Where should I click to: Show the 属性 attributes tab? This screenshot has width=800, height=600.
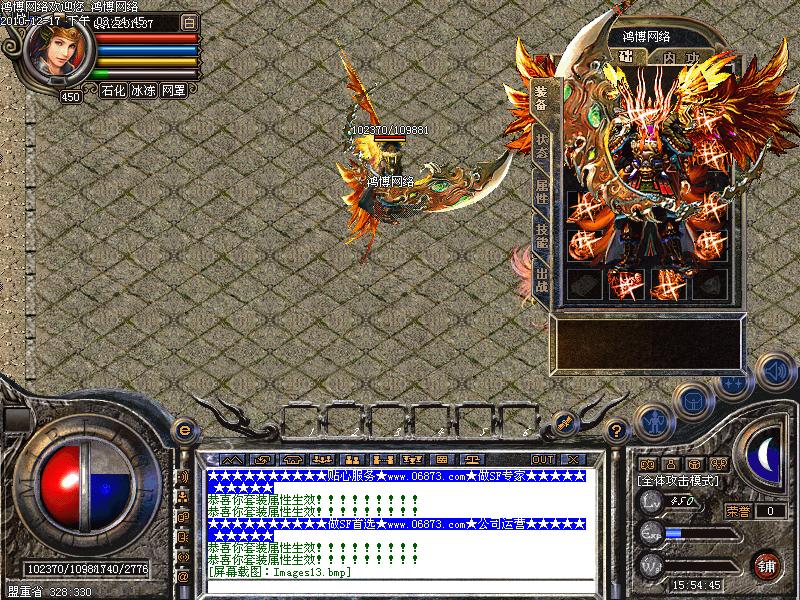pyautogui.click(x=540, y=194)
